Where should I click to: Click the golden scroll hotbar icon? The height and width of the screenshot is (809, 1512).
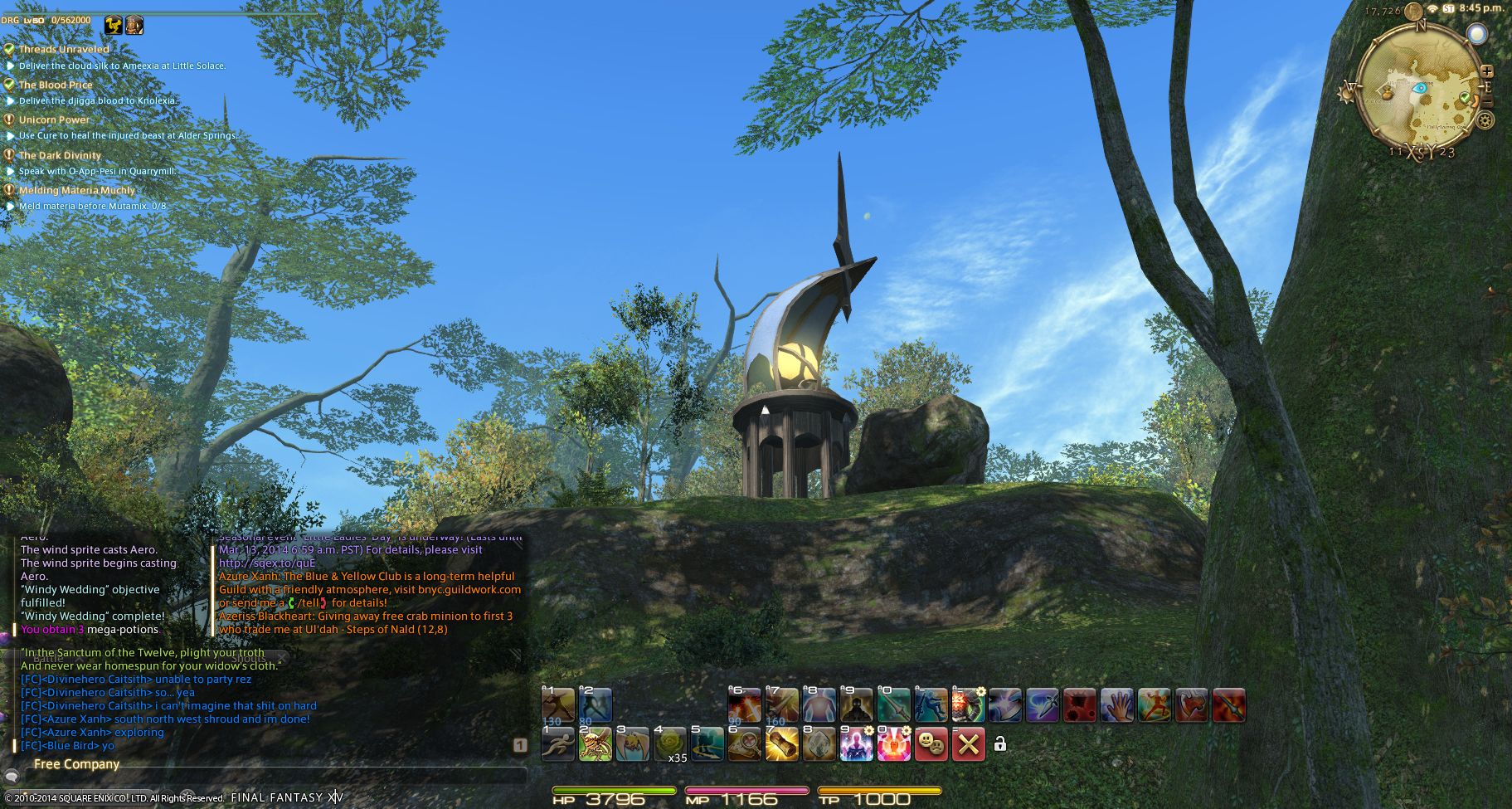781,744
